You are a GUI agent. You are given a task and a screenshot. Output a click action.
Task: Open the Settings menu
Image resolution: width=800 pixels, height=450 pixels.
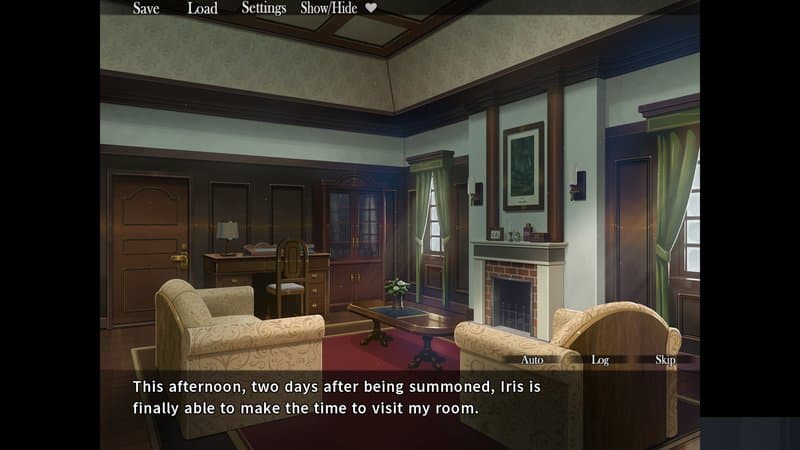[x=264, y=8]
